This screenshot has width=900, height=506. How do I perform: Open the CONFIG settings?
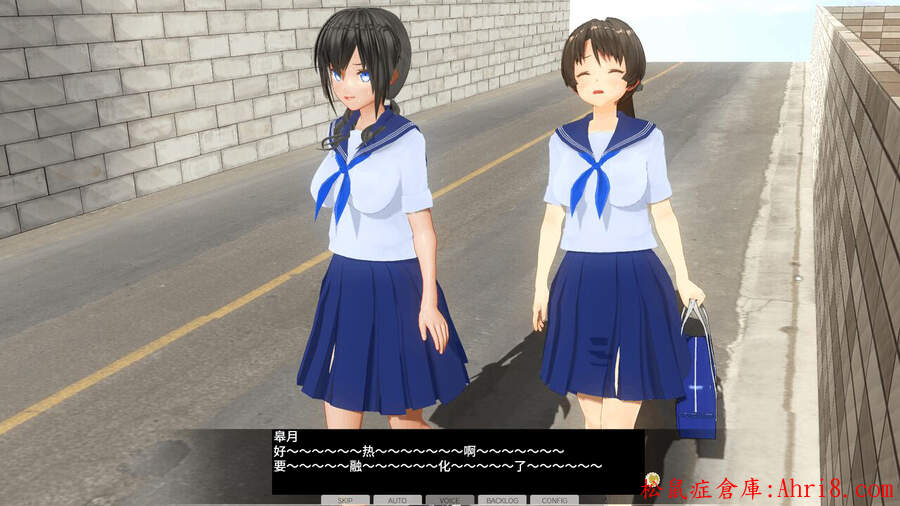[x=553, y=499]
